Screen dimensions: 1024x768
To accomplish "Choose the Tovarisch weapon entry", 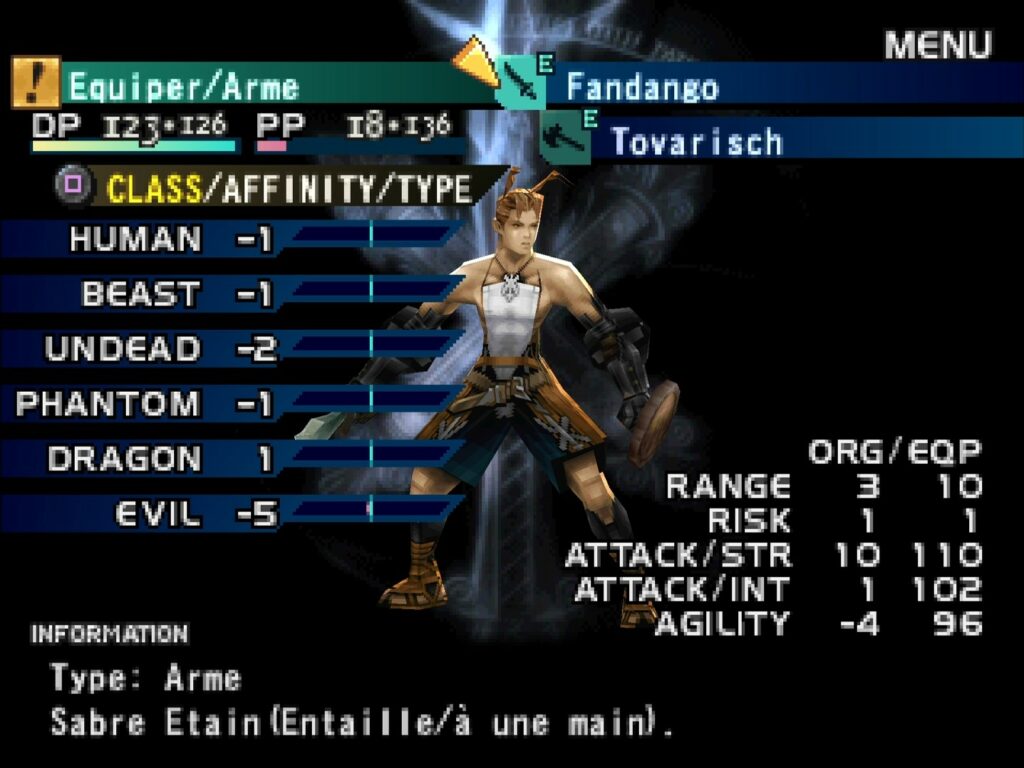I will pos(696,141).
